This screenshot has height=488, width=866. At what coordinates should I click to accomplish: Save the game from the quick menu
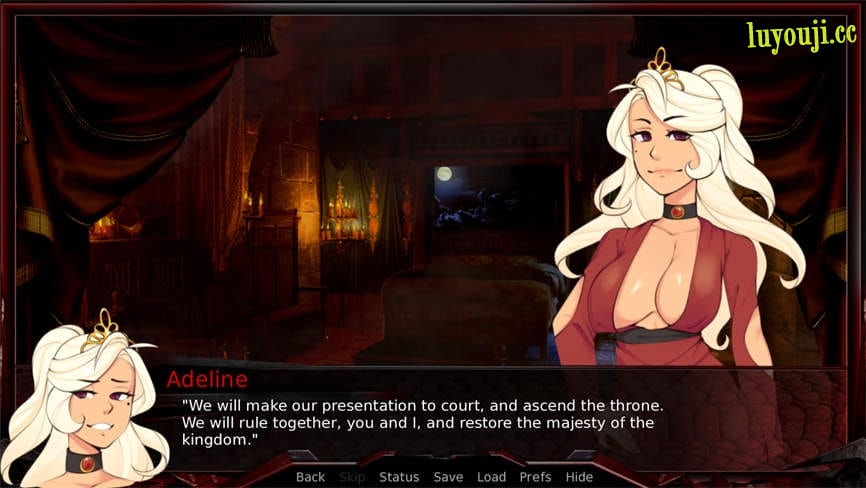click(448, 477)
